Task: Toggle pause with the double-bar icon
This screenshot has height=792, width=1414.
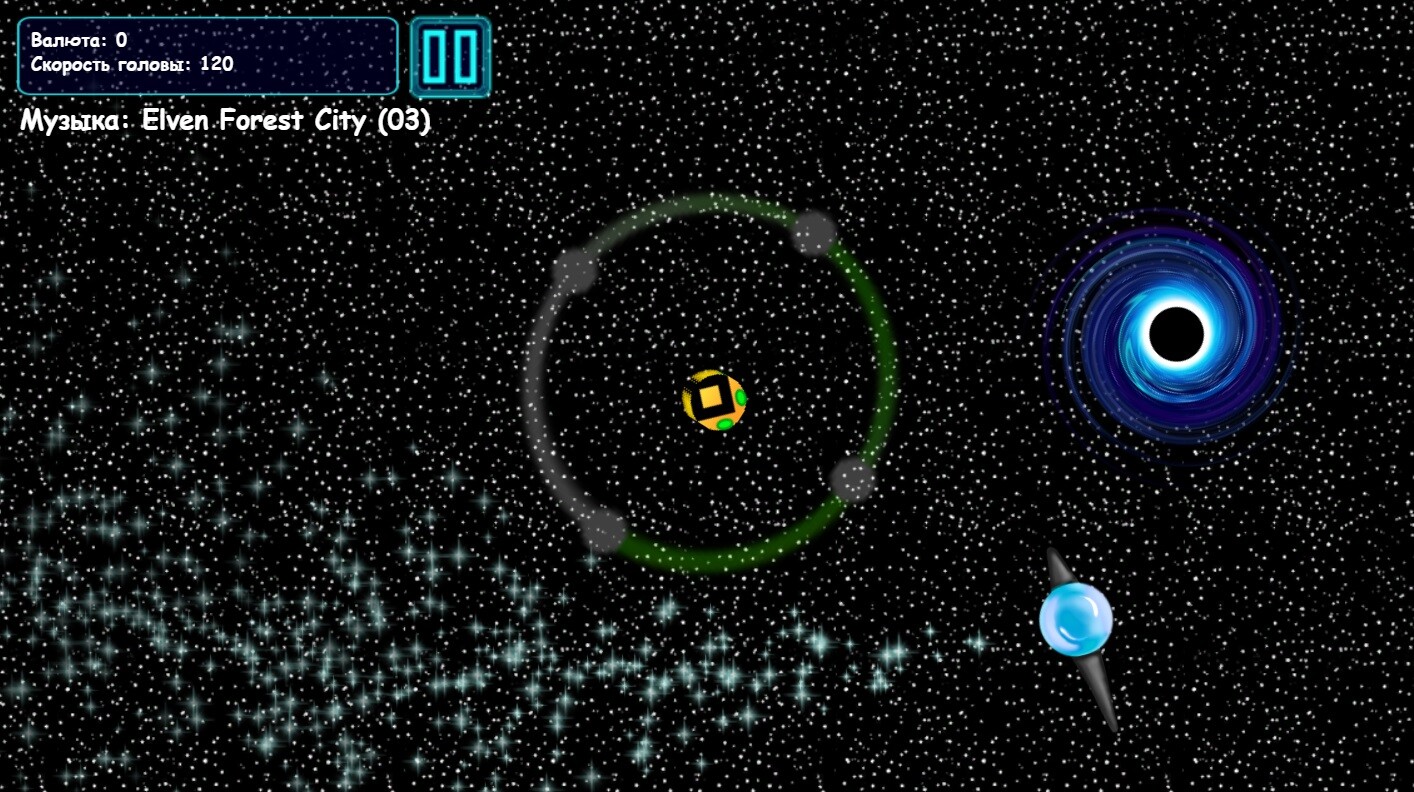Action: (x=450, y=57)
